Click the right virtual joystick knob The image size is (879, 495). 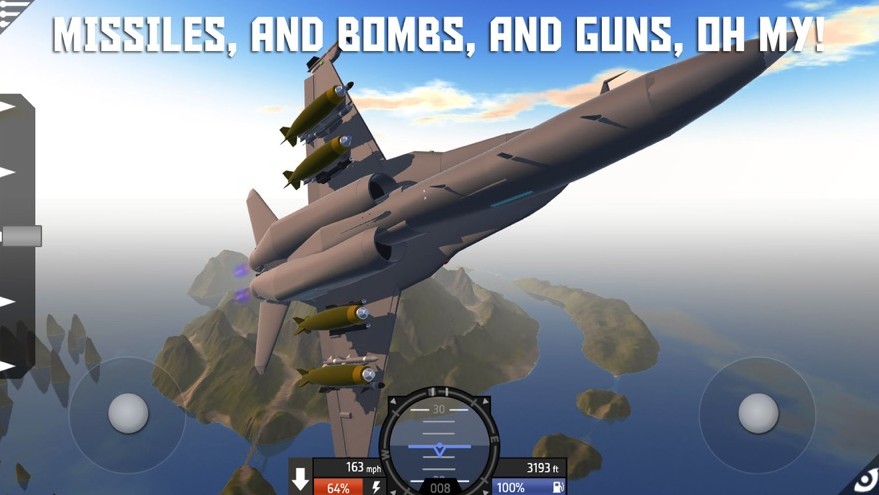click(758, 413)
